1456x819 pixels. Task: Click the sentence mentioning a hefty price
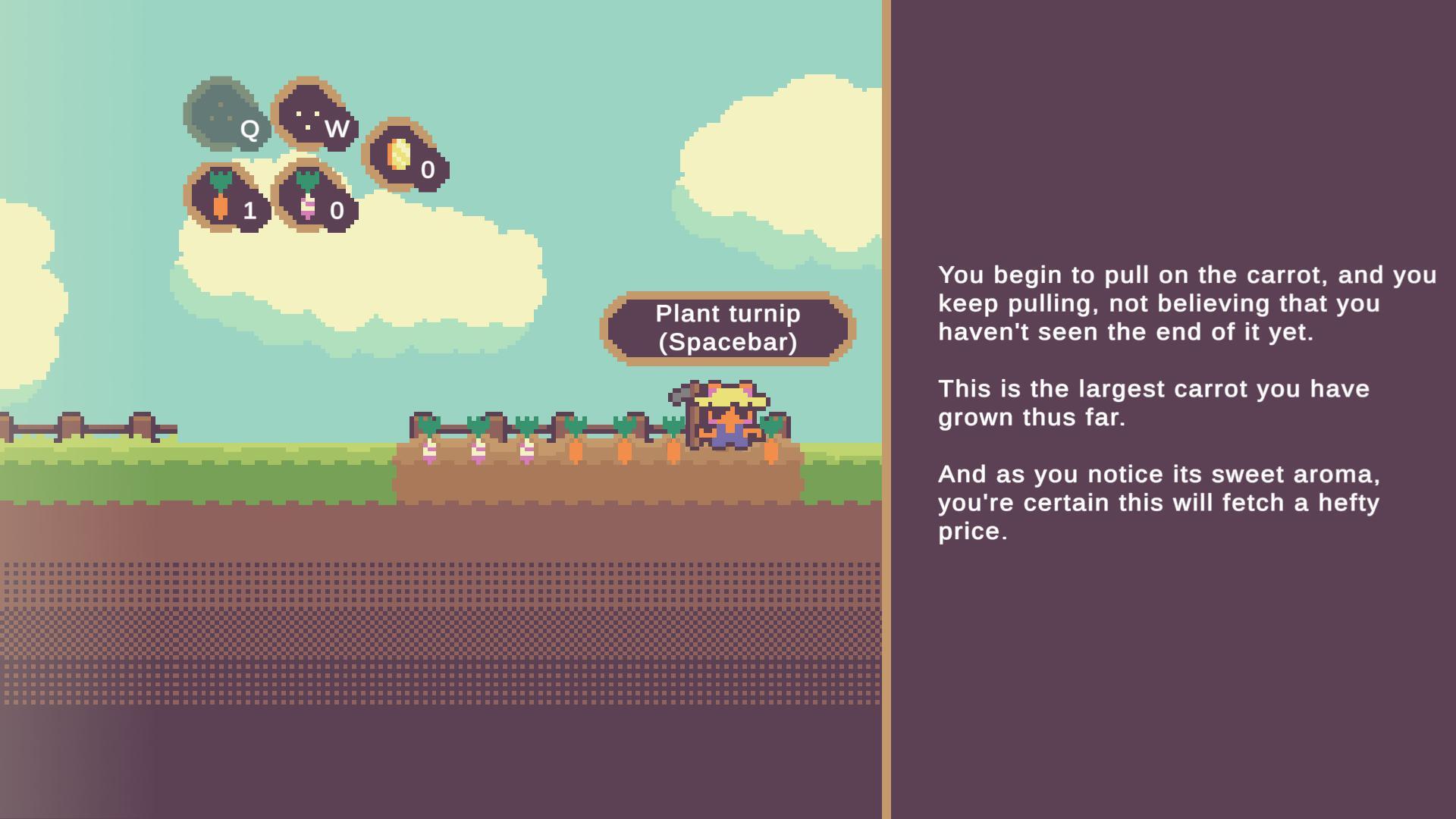coord(1159,502)
